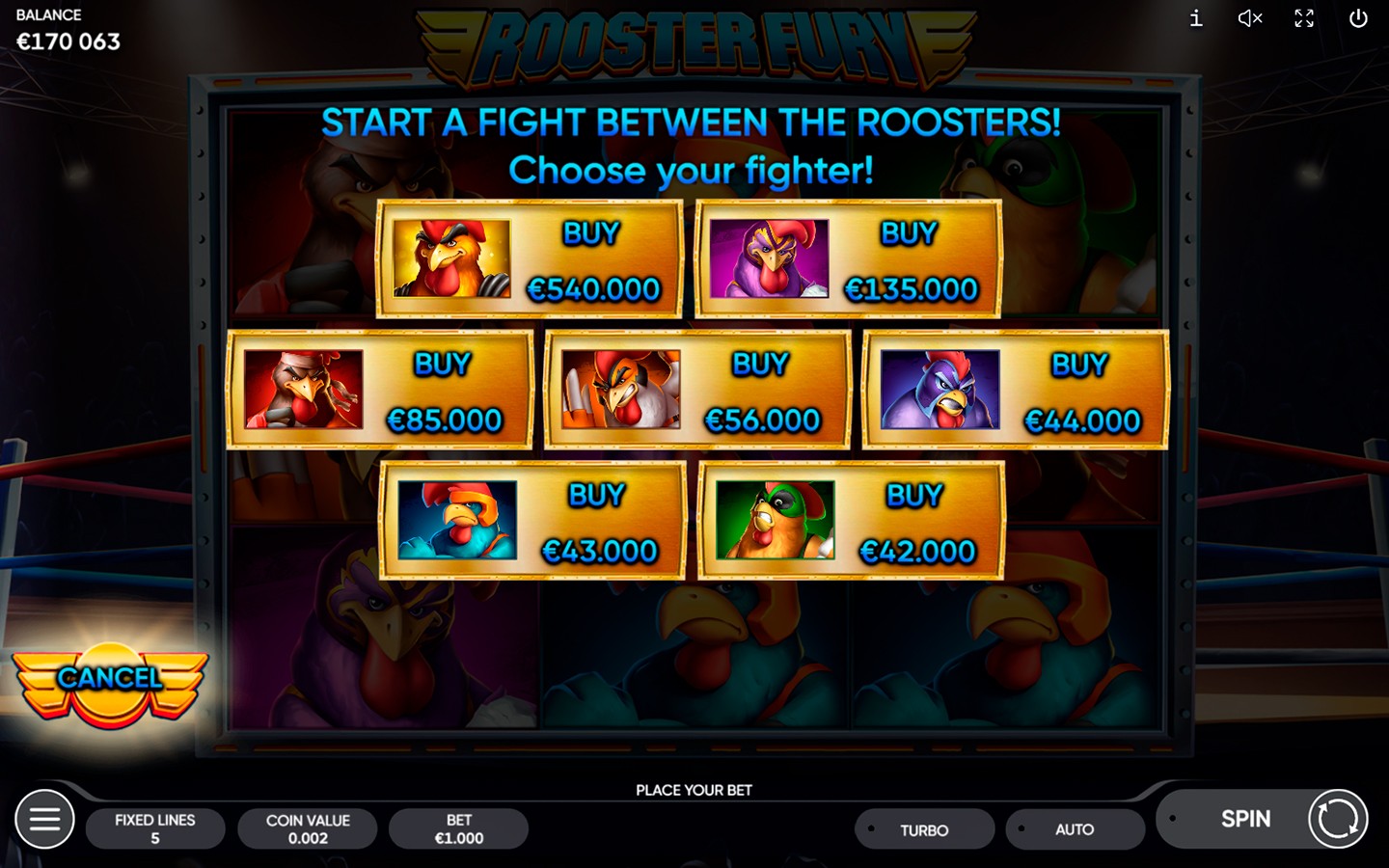Start a spin with the circular arrow icon
This screenshot has width=1389, height=868.
[1339, 819]
